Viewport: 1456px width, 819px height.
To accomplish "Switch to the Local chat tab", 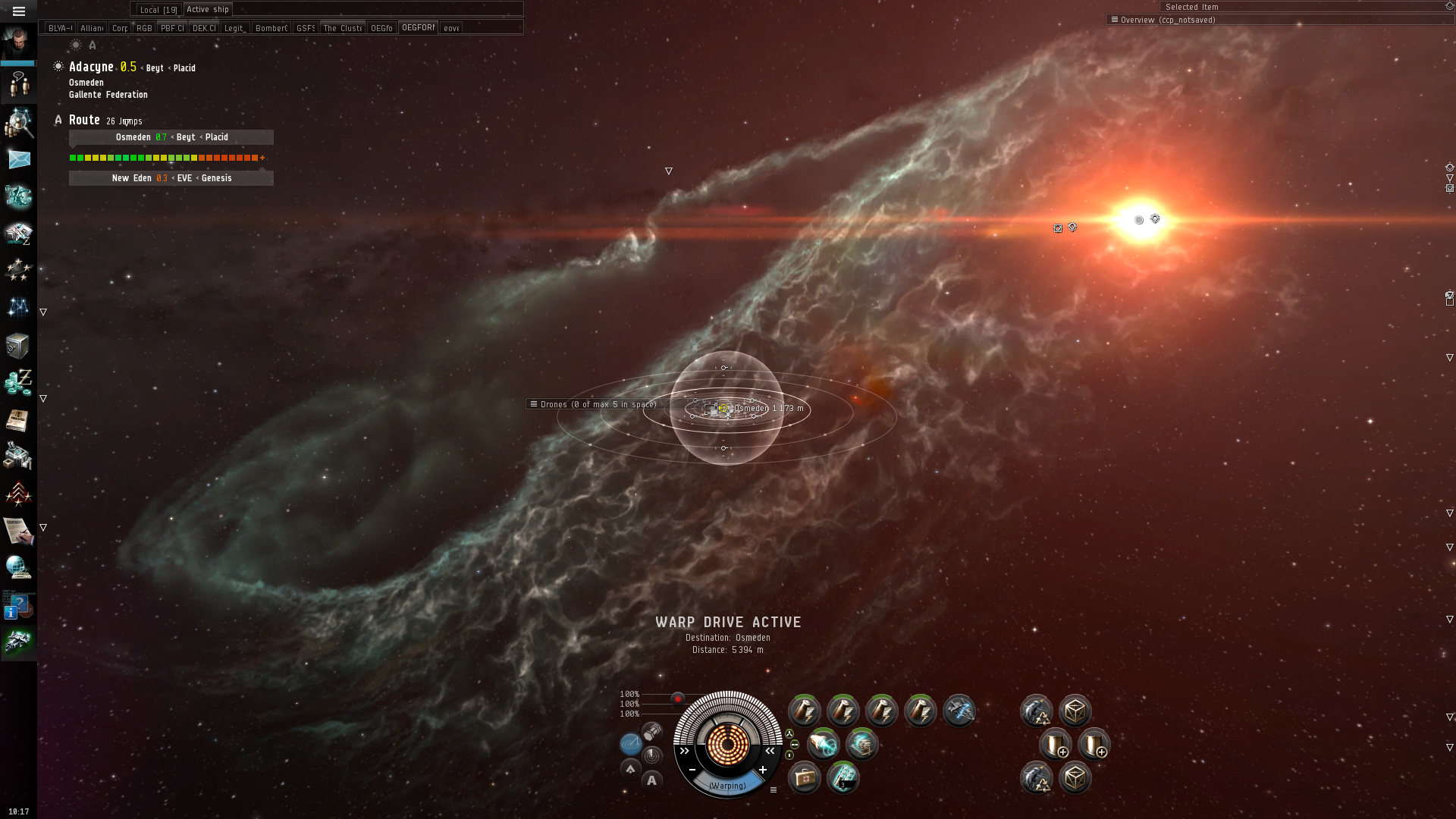I will point(158,10).
